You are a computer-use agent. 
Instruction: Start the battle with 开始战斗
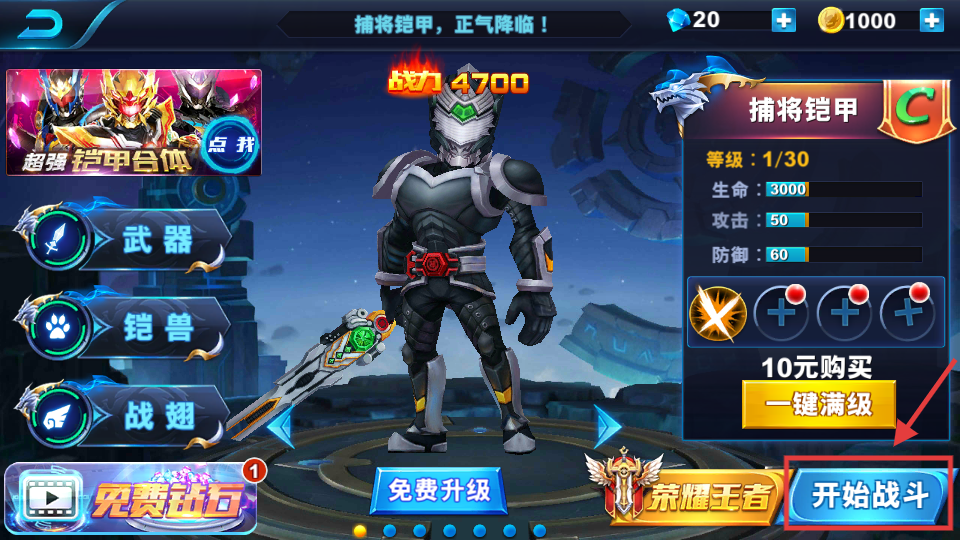click(x=868, y=494)
